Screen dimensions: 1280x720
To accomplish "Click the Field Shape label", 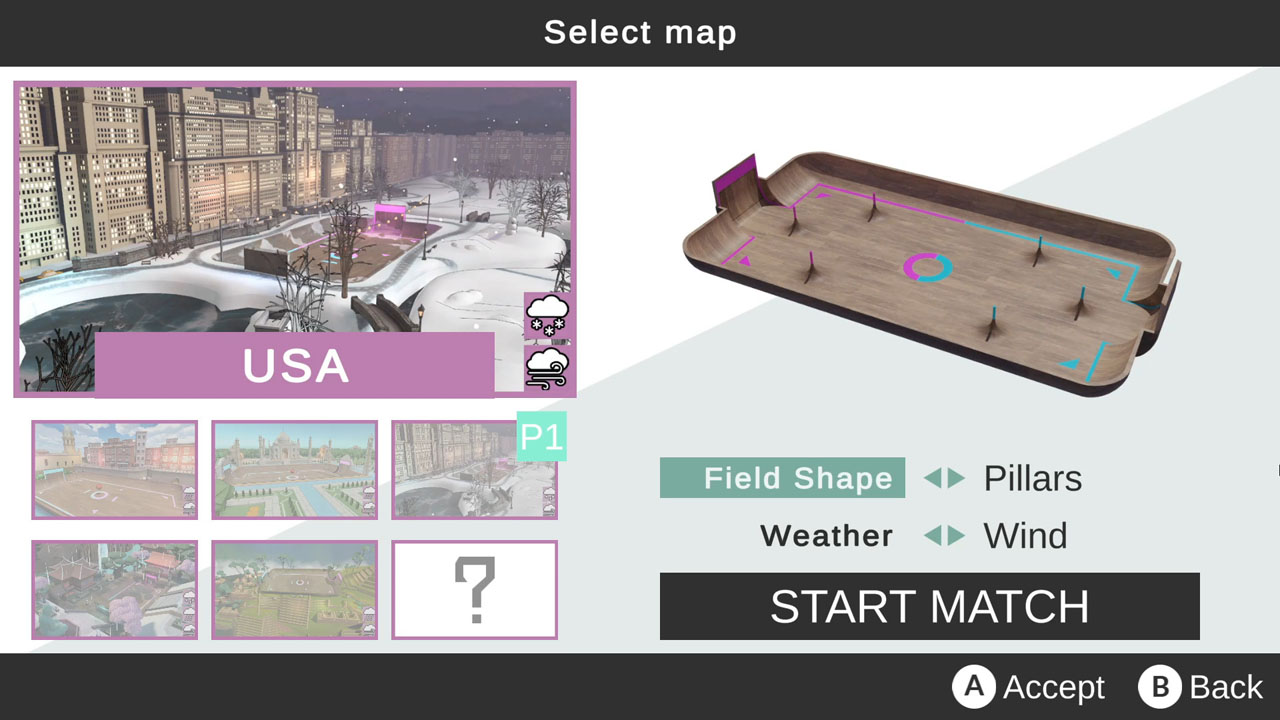I will (783, 478).
